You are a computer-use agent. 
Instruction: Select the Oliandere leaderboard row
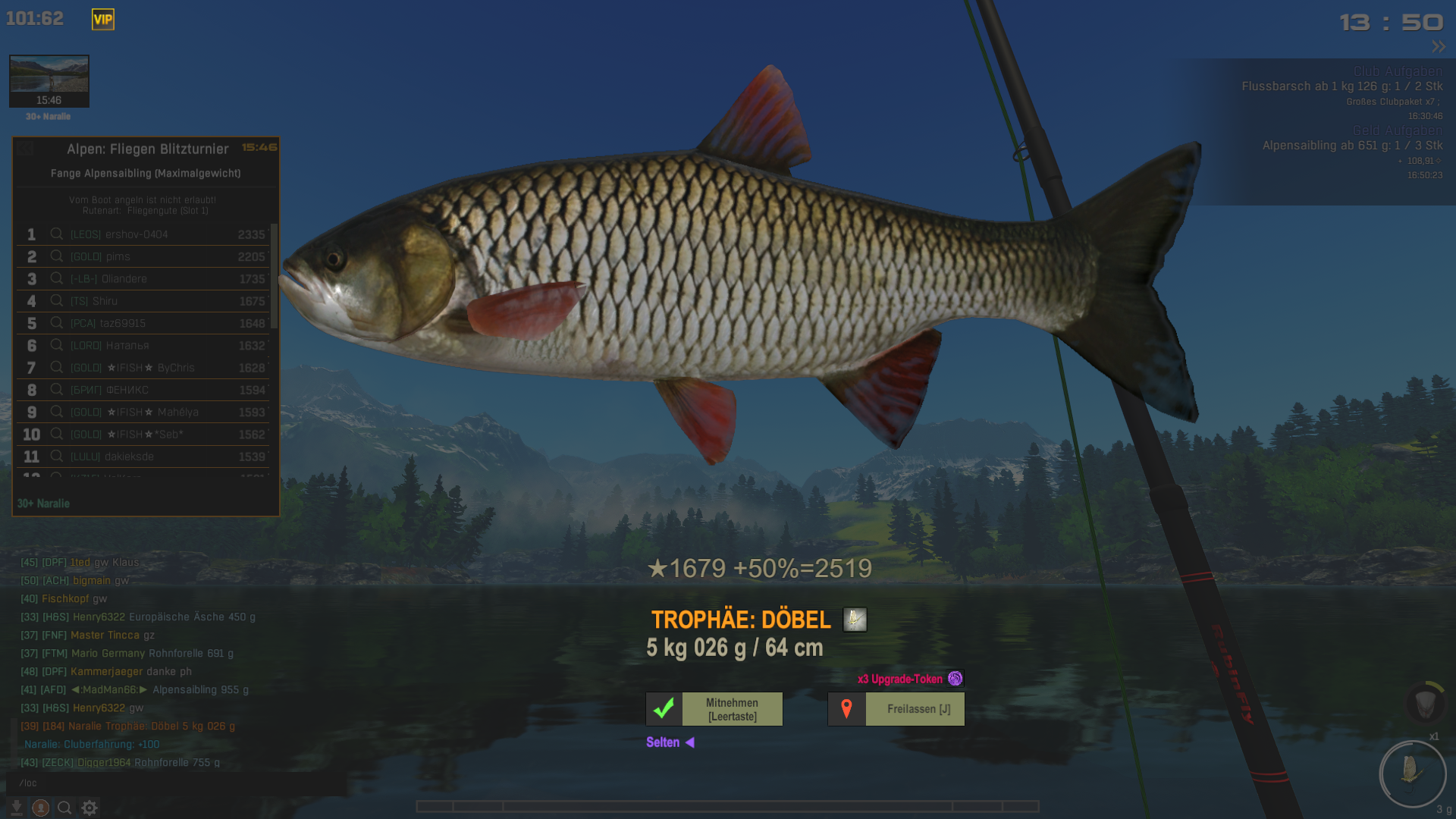pyautogui.click(x=144, y=279)
